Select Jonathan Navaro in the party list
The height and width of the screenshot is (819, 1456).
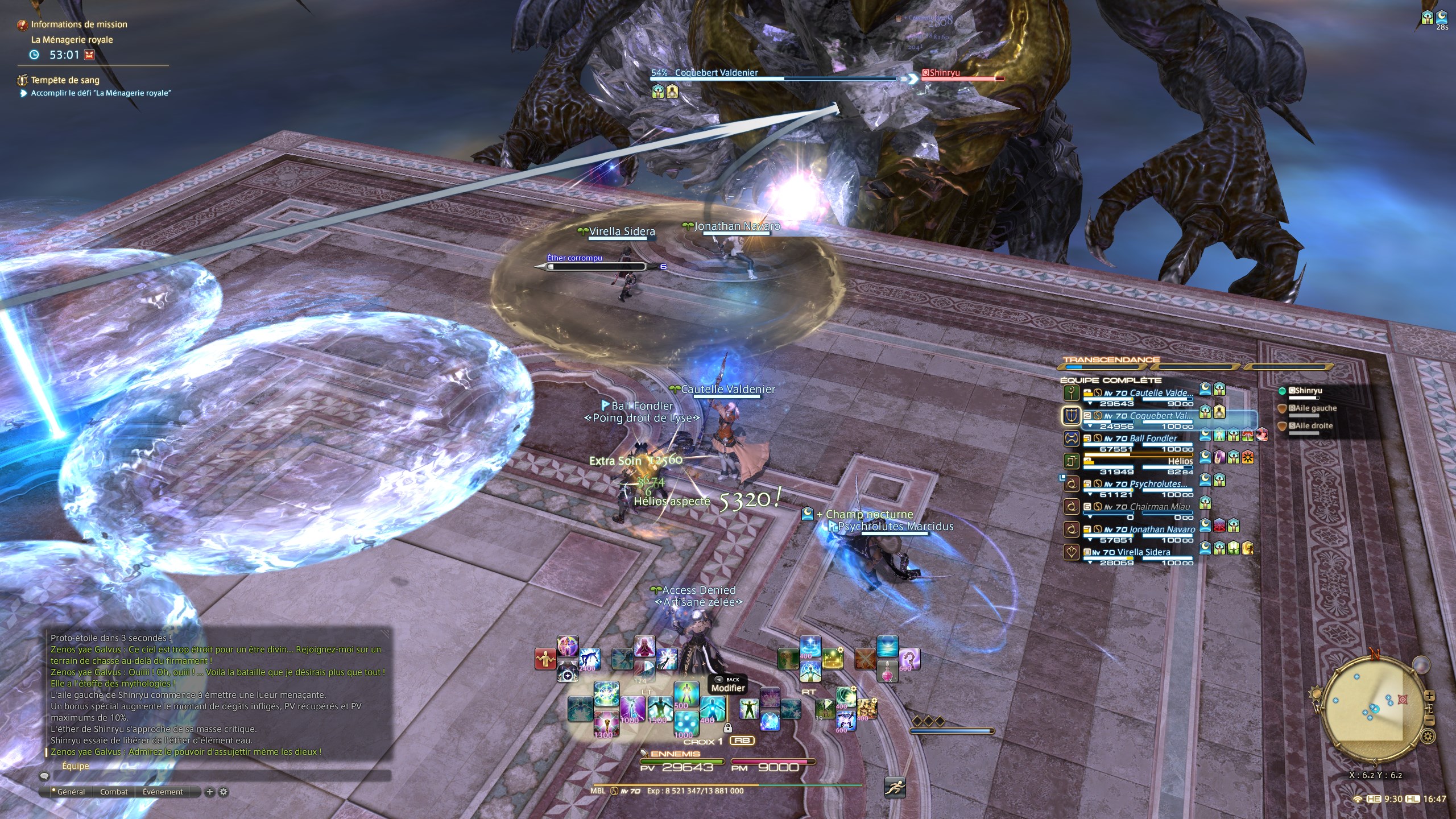(1161, 530)
